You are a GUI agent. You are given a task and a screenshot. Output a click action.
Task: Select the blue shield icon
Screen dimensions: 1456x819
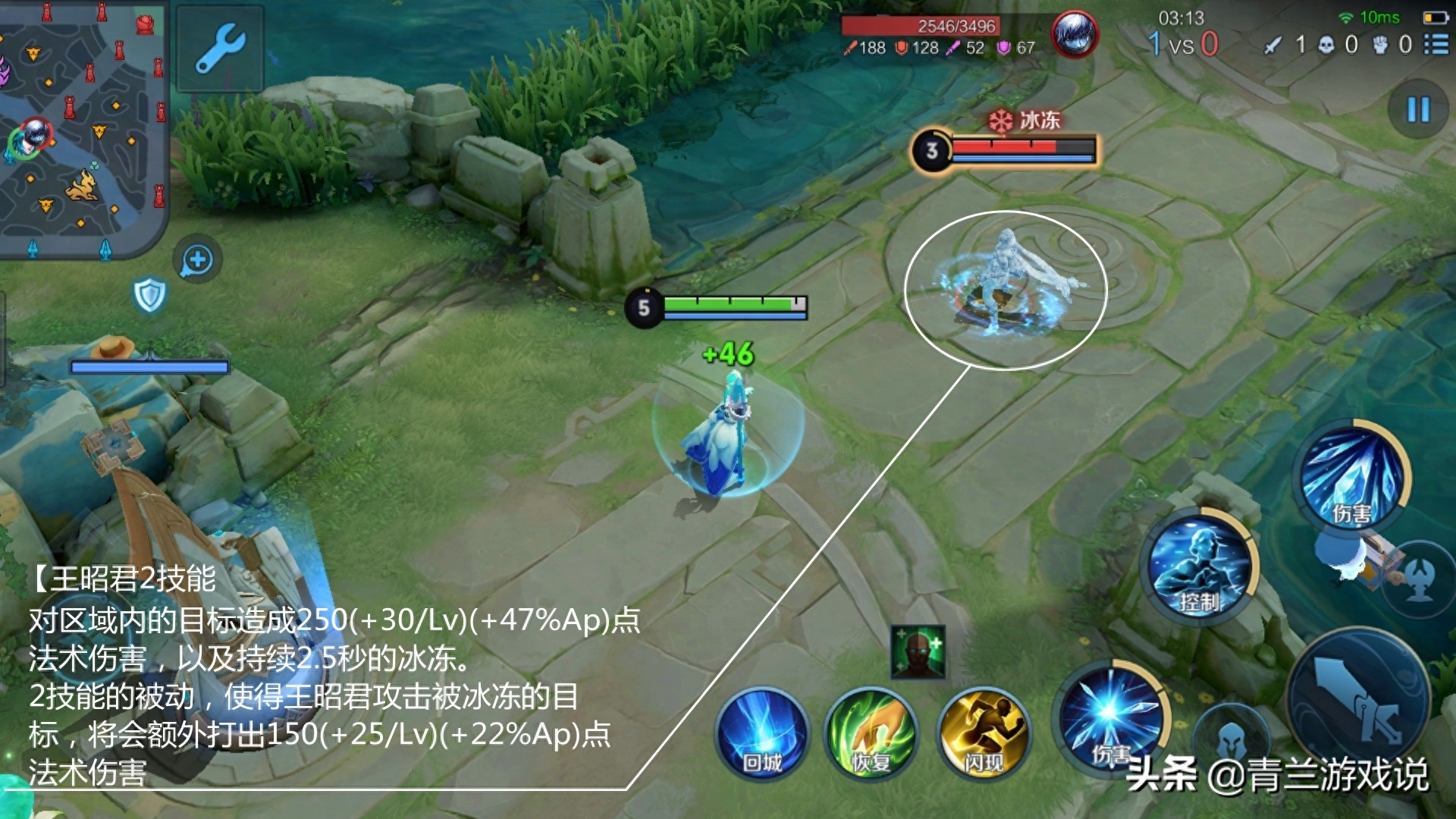point(149,295)
